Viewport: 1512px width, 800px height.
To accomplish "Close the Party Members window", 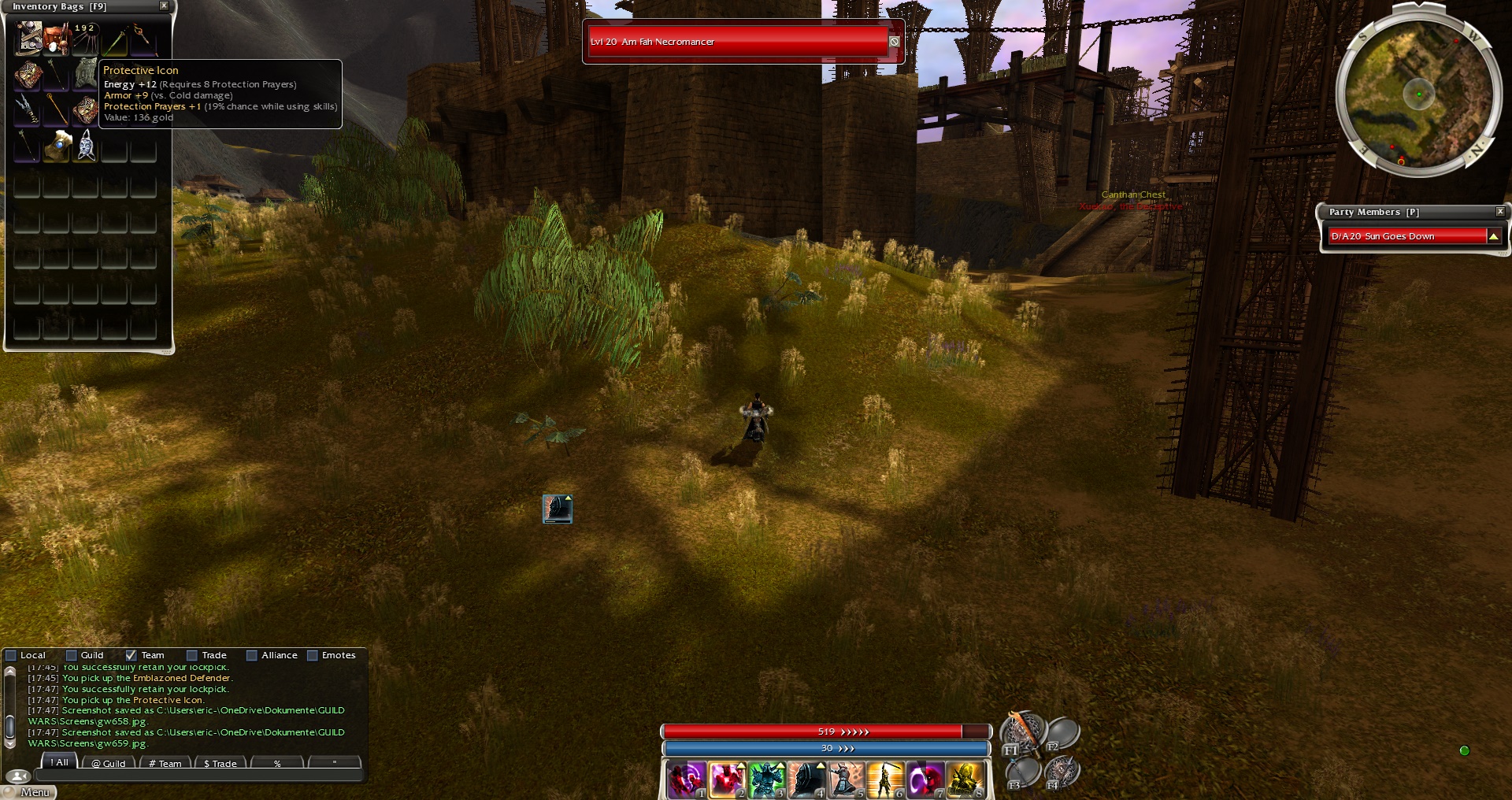I will pos(1500,212).
